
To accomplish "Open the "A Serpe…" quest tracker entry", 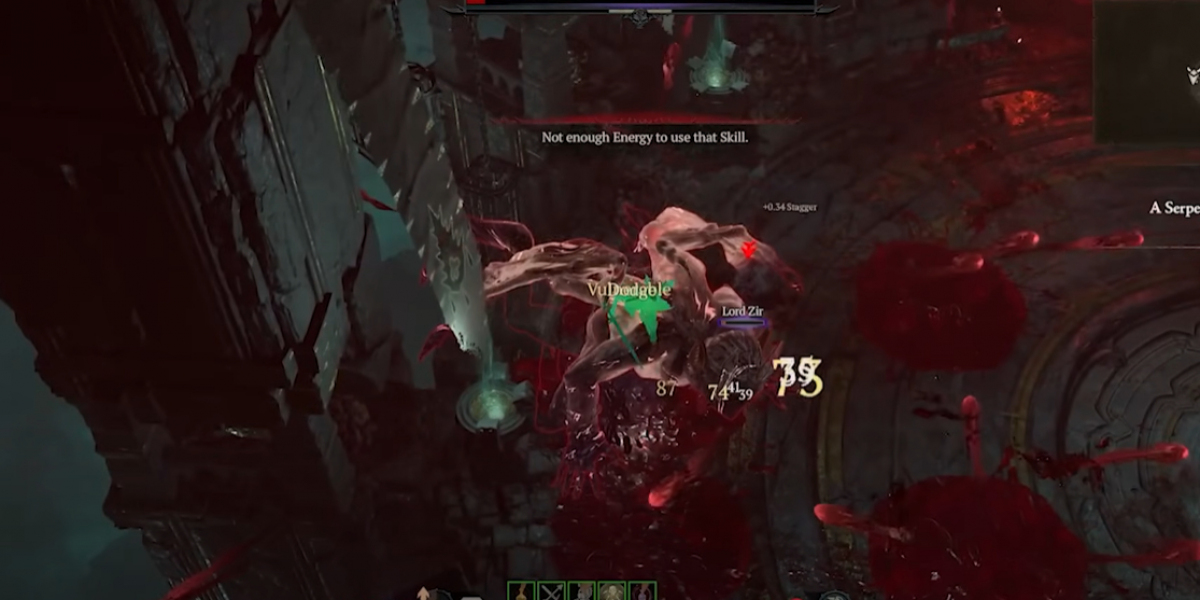I will 1174,208.
